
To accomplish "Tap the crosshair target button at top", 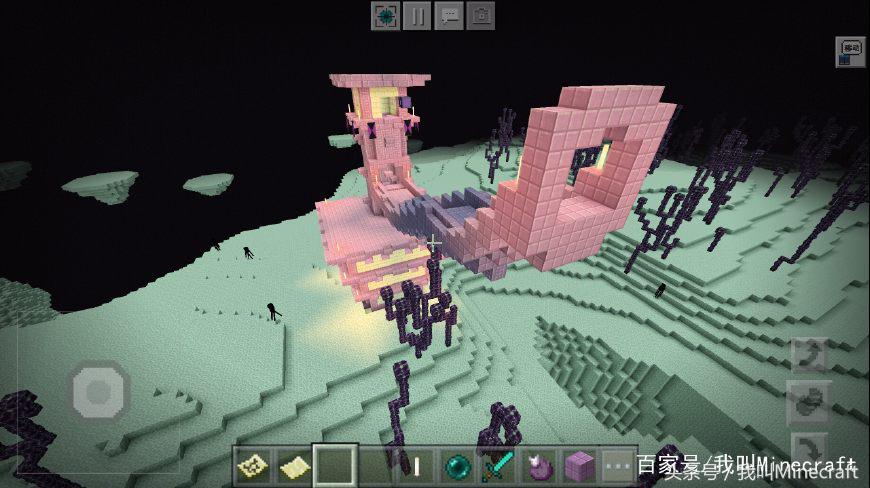I will 385,16.
